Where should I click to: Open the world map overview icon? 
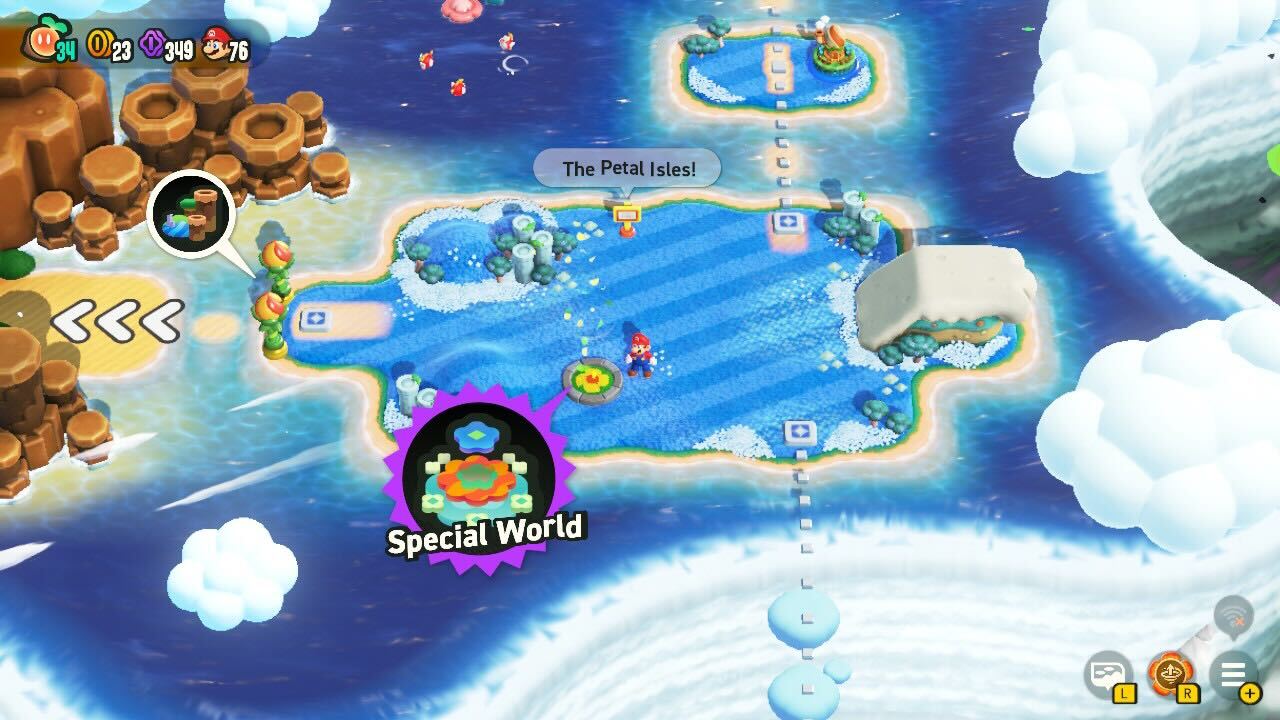pyautogui.click(x=1107, y=674)
